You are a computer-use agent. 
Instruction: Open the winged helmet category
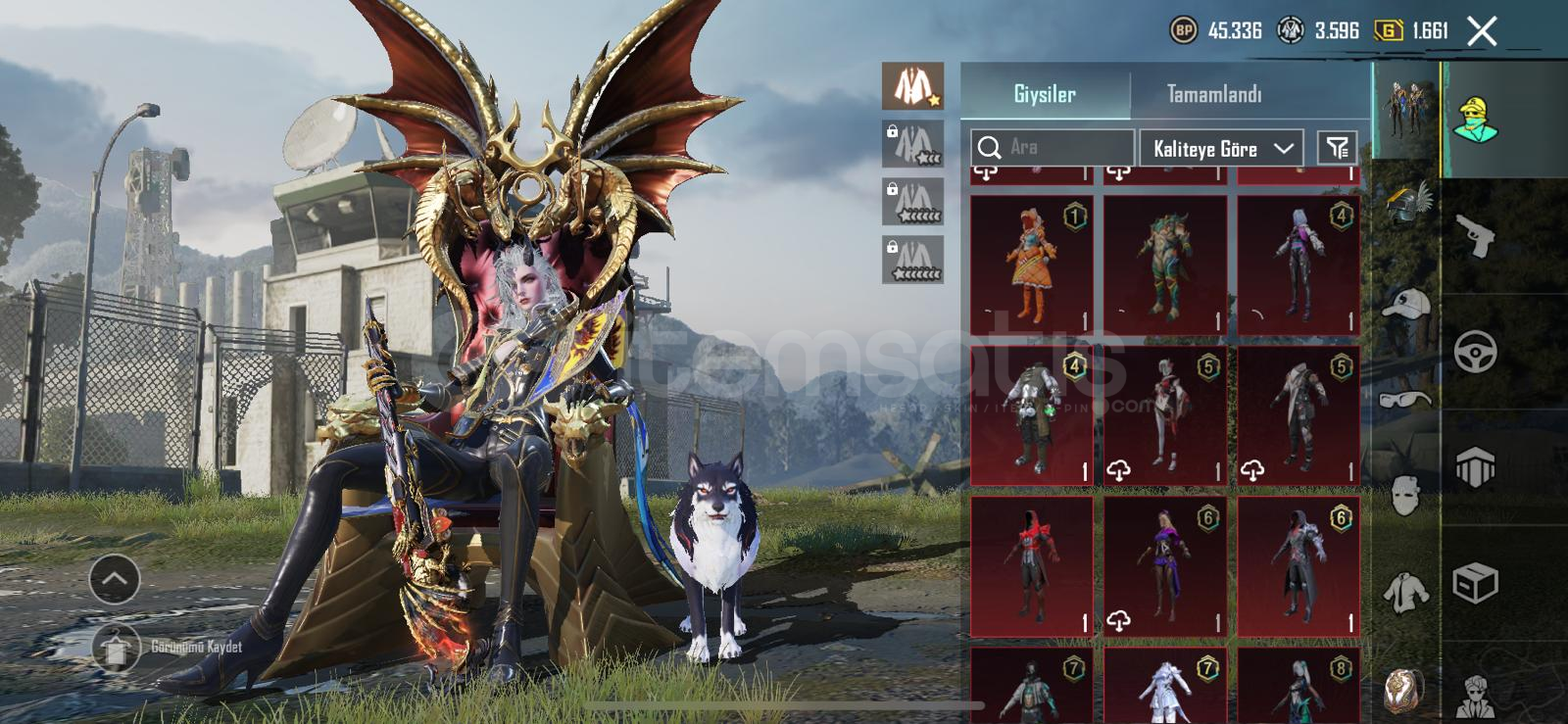(1406, 204)
